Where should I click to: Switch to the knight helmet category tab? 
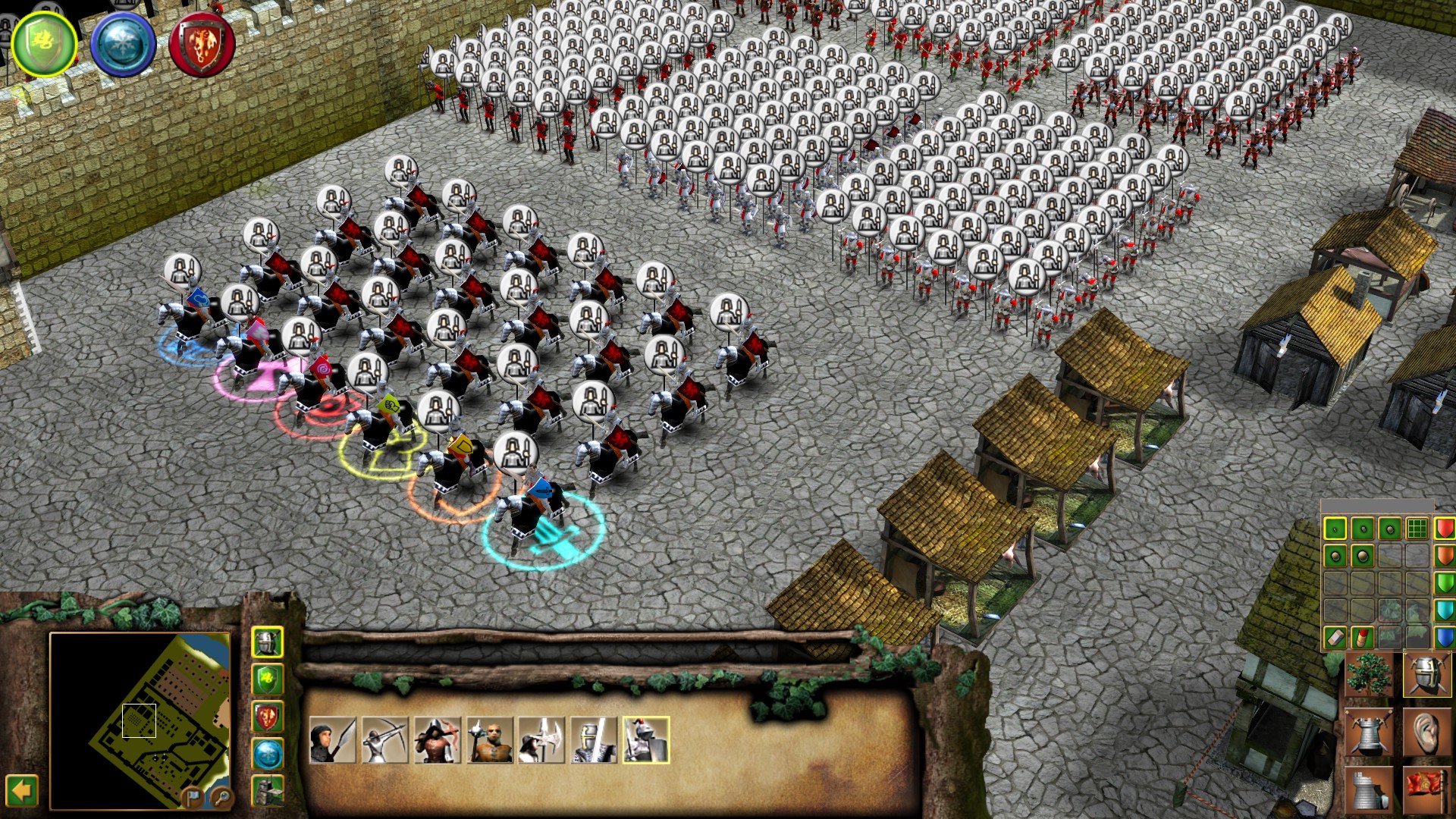click(268, 642)
